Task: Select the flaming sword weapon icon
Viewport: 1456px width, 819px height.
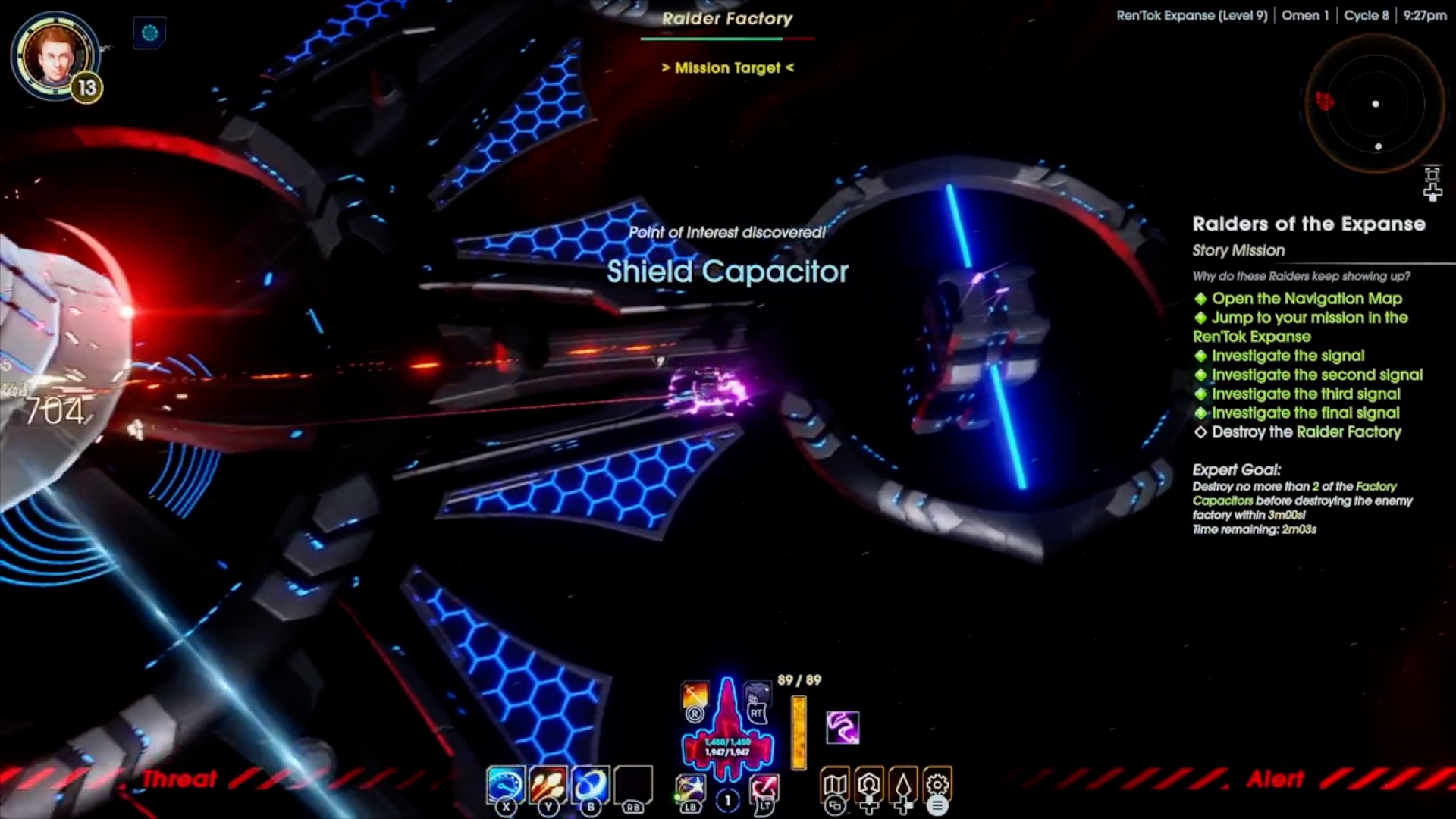Action: click(x=695, y=695)
